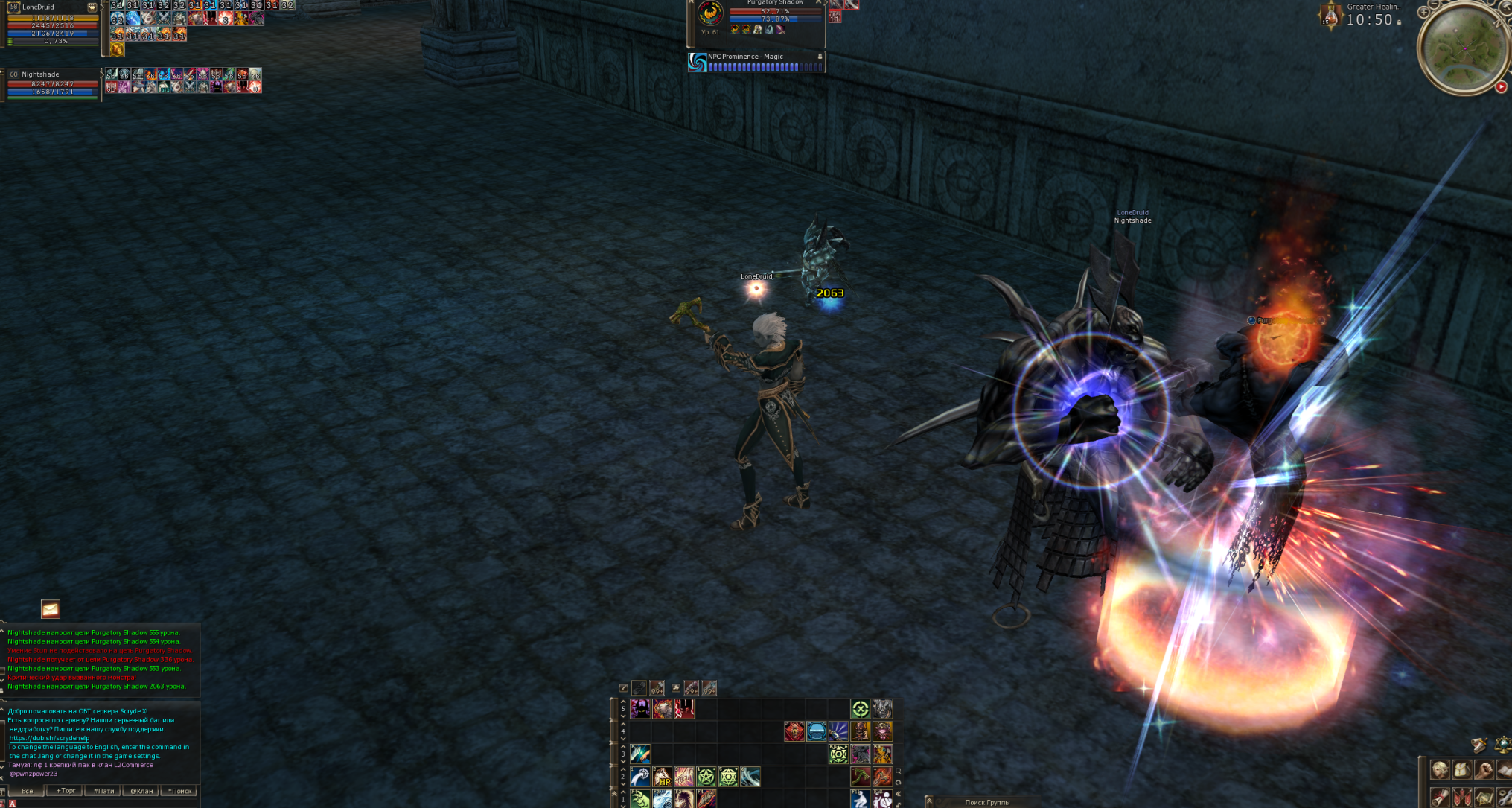The height and width of the screenshot is (808, 1512).
Task: Open the scrydehelp support link in chat
Action: [x=49, y=738]
